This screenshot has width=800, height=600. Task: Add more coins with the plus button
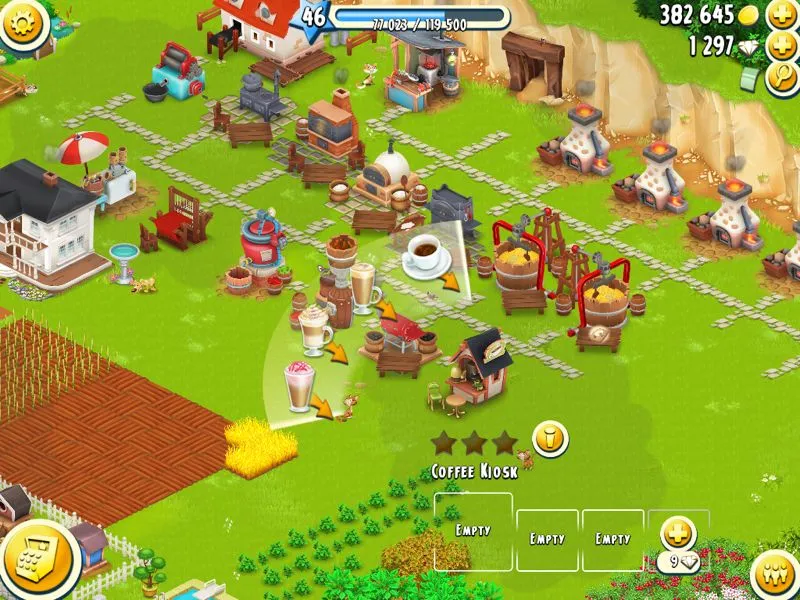click(x=781, y=14)
